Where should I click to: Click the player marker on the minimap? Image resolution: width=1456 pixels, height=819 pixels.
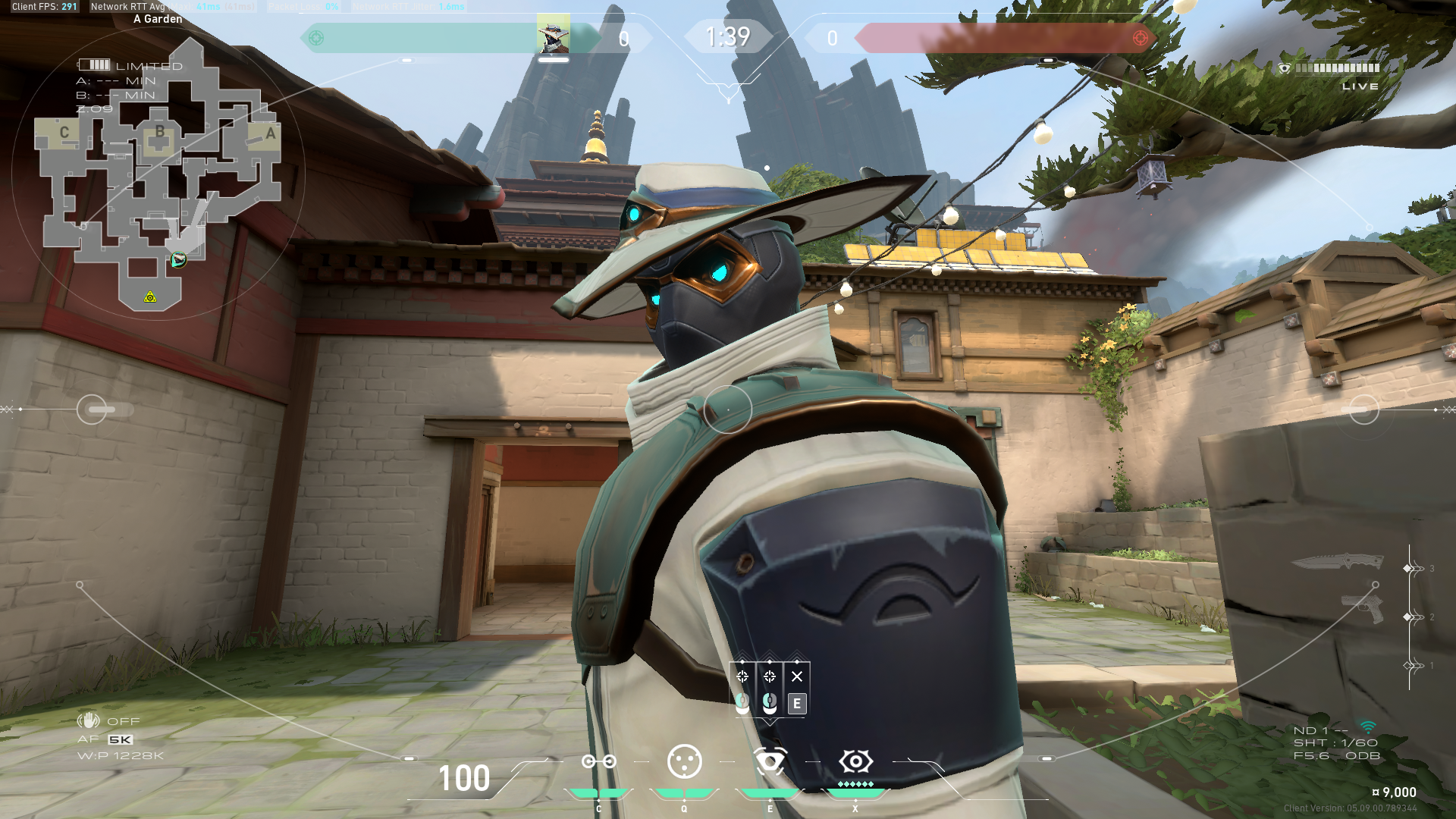tap(178, 260)
